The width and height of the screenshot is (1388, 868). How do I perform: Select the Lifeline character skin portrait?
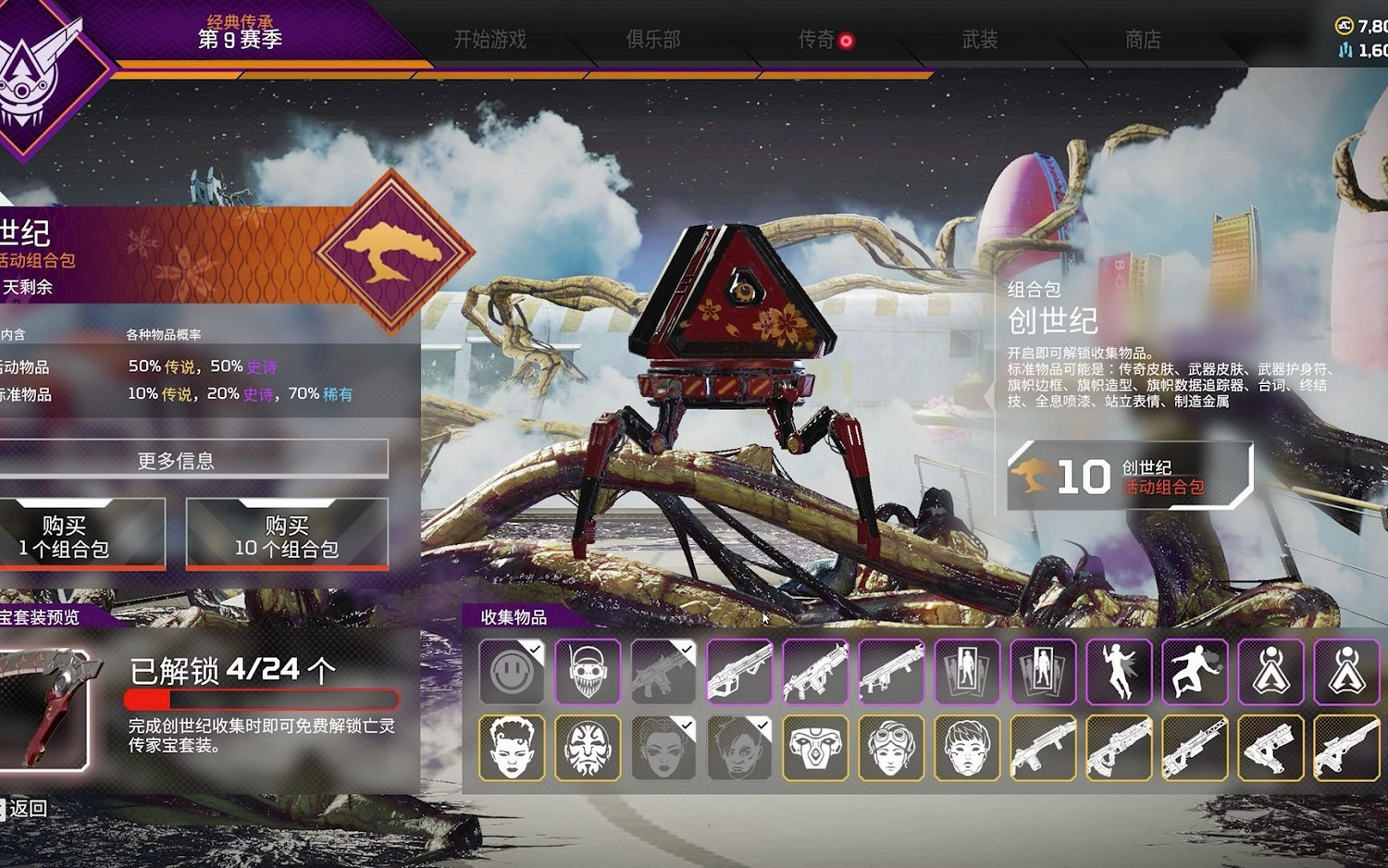[510, 749]
